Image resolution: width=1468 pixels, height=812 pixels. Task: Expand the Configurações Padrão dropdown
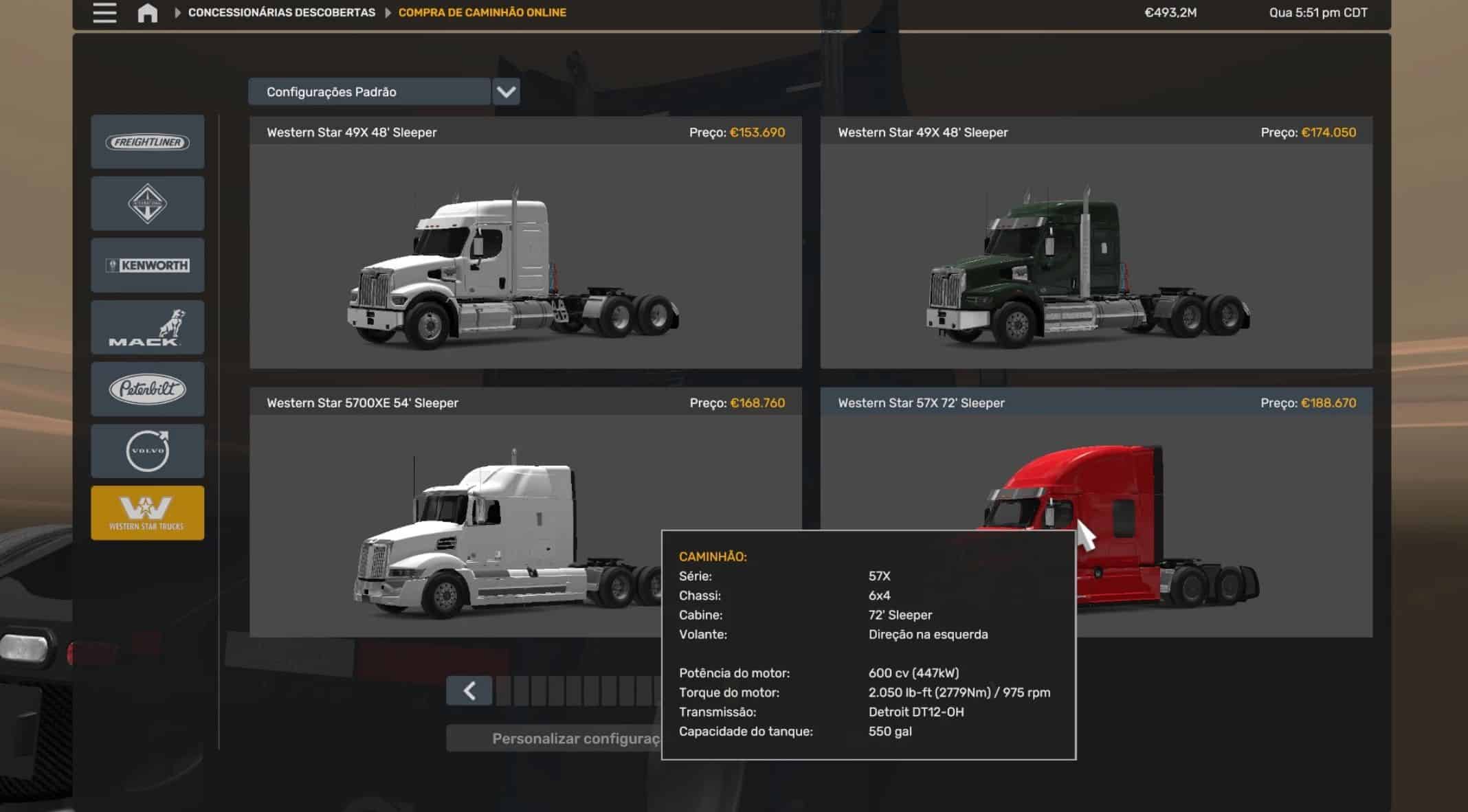[506, 92]
